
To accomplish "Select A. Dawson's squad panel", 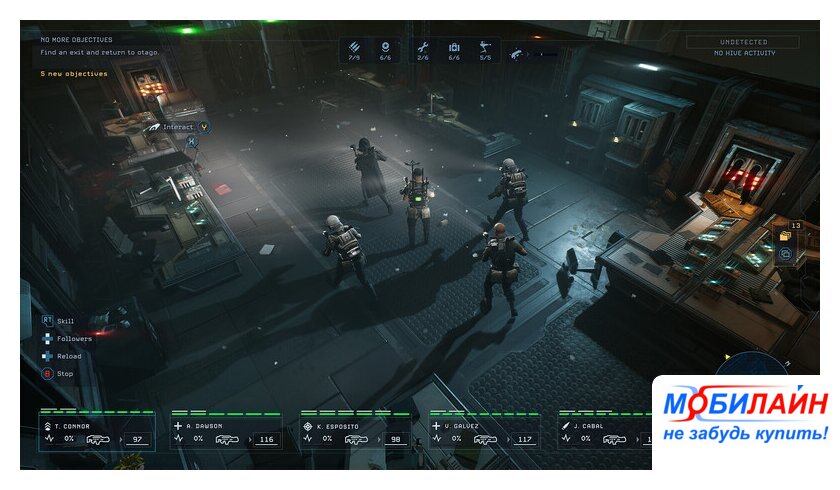I will (x=227, y=432).
